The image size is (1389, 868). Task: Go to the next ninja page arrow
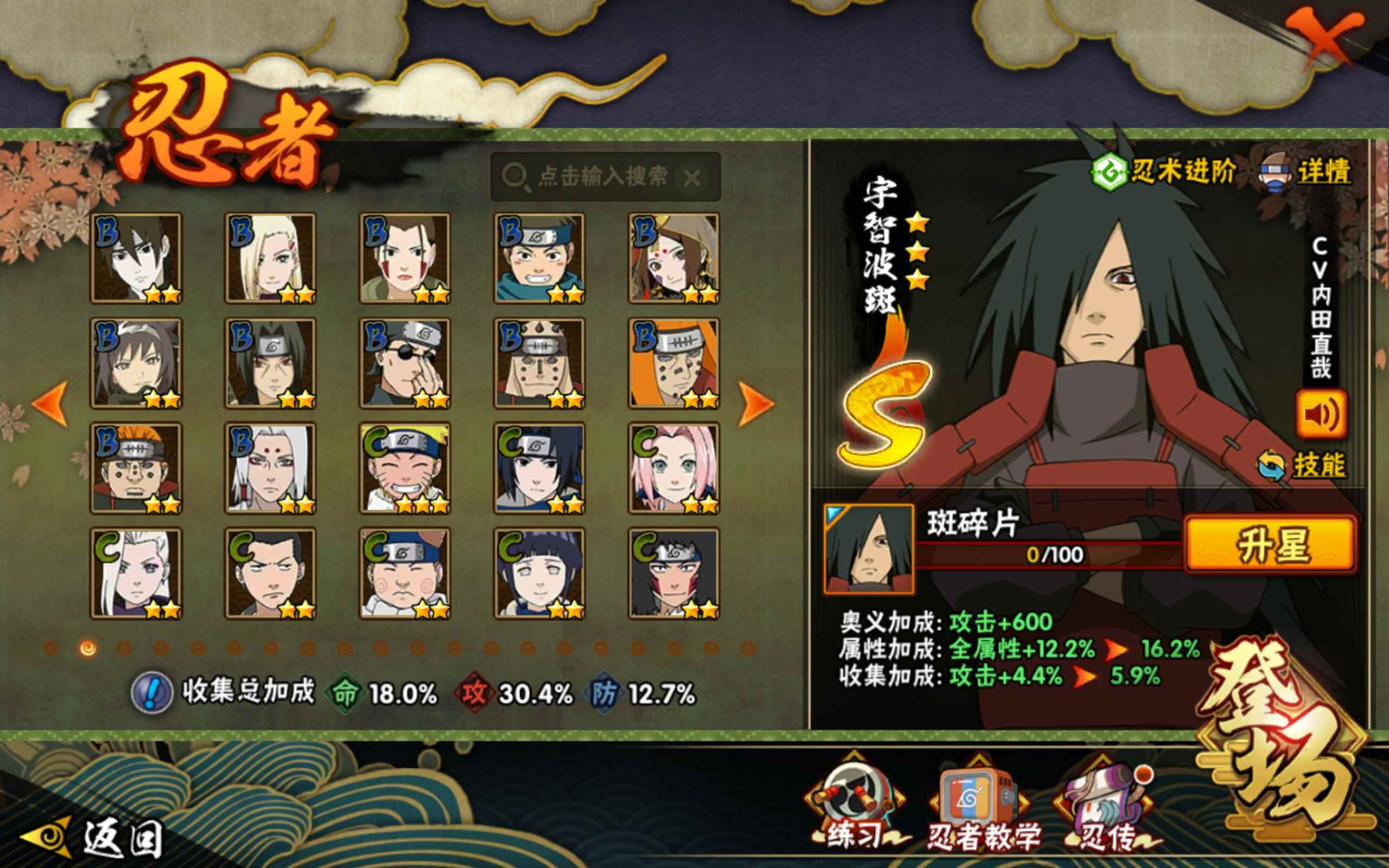click(x=755, y=404)
